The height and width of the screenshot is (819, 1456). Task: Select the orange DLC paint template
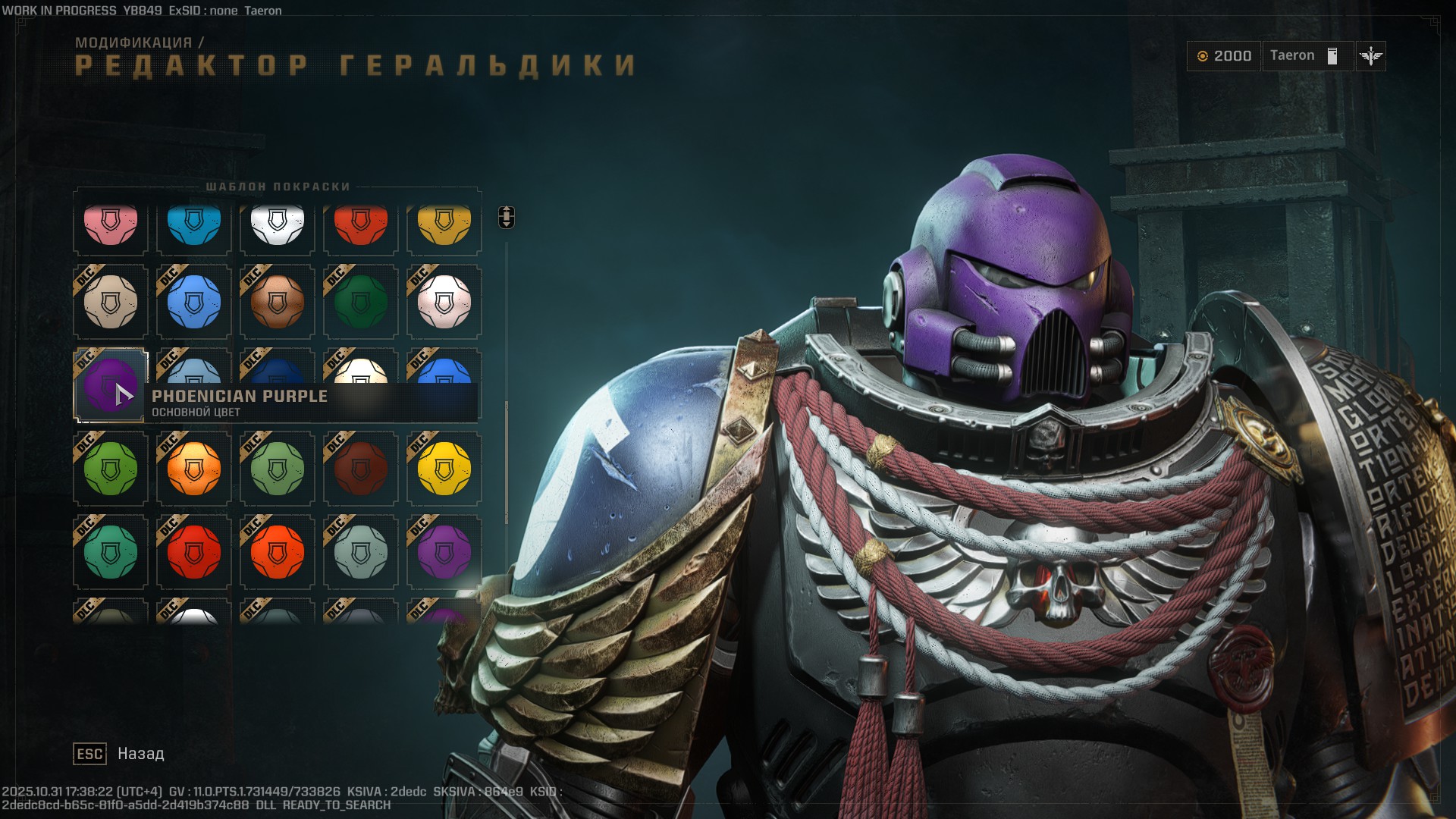pos(193,468)
